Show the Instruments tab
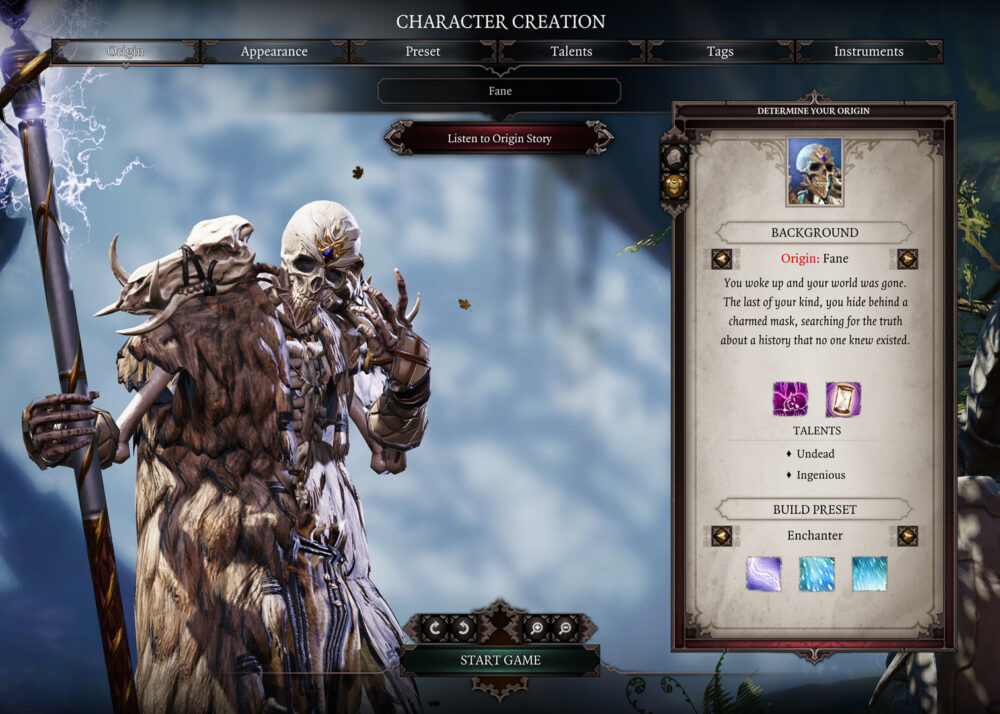 coord(869,51)
